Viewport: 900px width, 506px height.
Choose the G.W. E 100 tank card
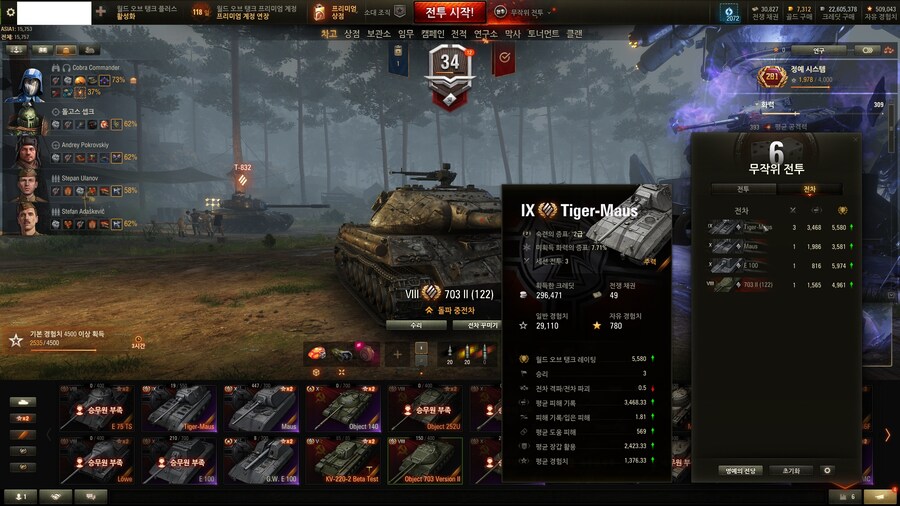pyautogui.click(x=261, y=460)
